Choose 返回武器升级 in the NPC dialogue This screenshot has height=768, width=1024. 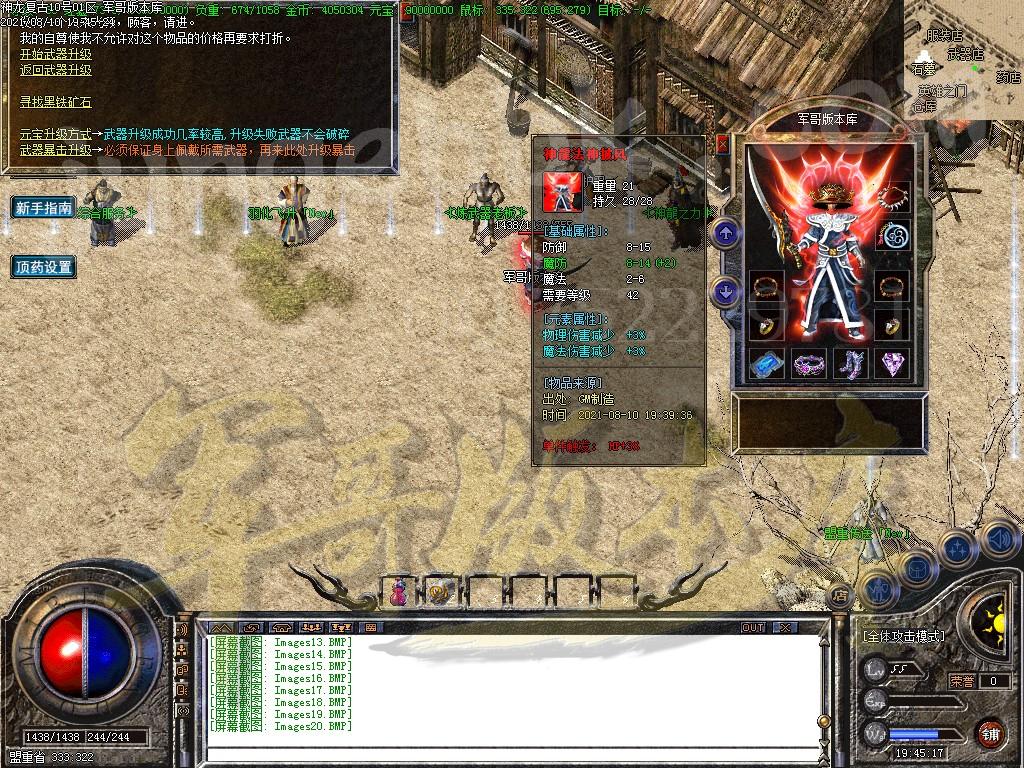(x=56, y=71)
